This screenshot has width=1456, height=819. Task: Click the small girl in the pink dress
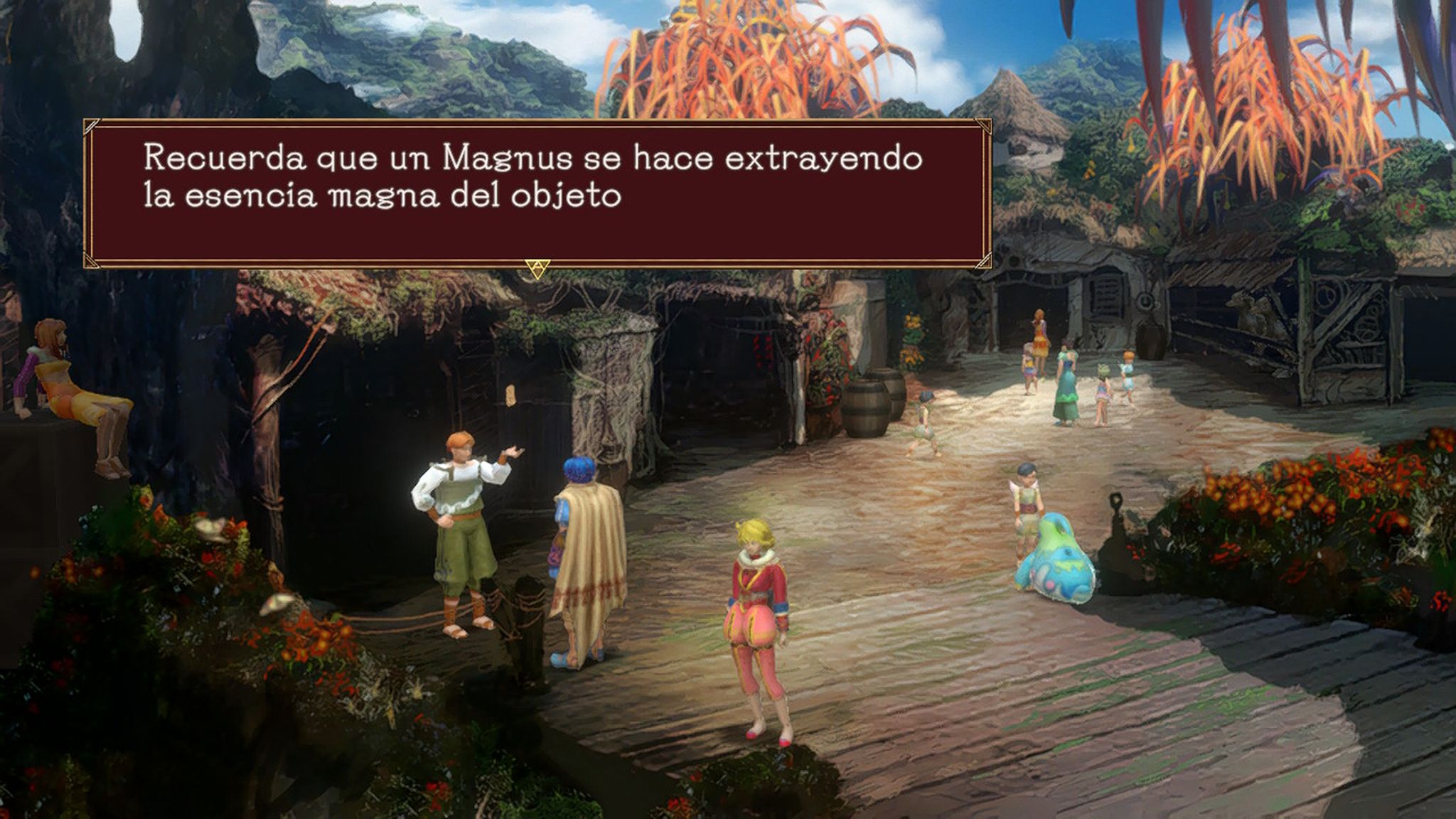(1102, 387)
